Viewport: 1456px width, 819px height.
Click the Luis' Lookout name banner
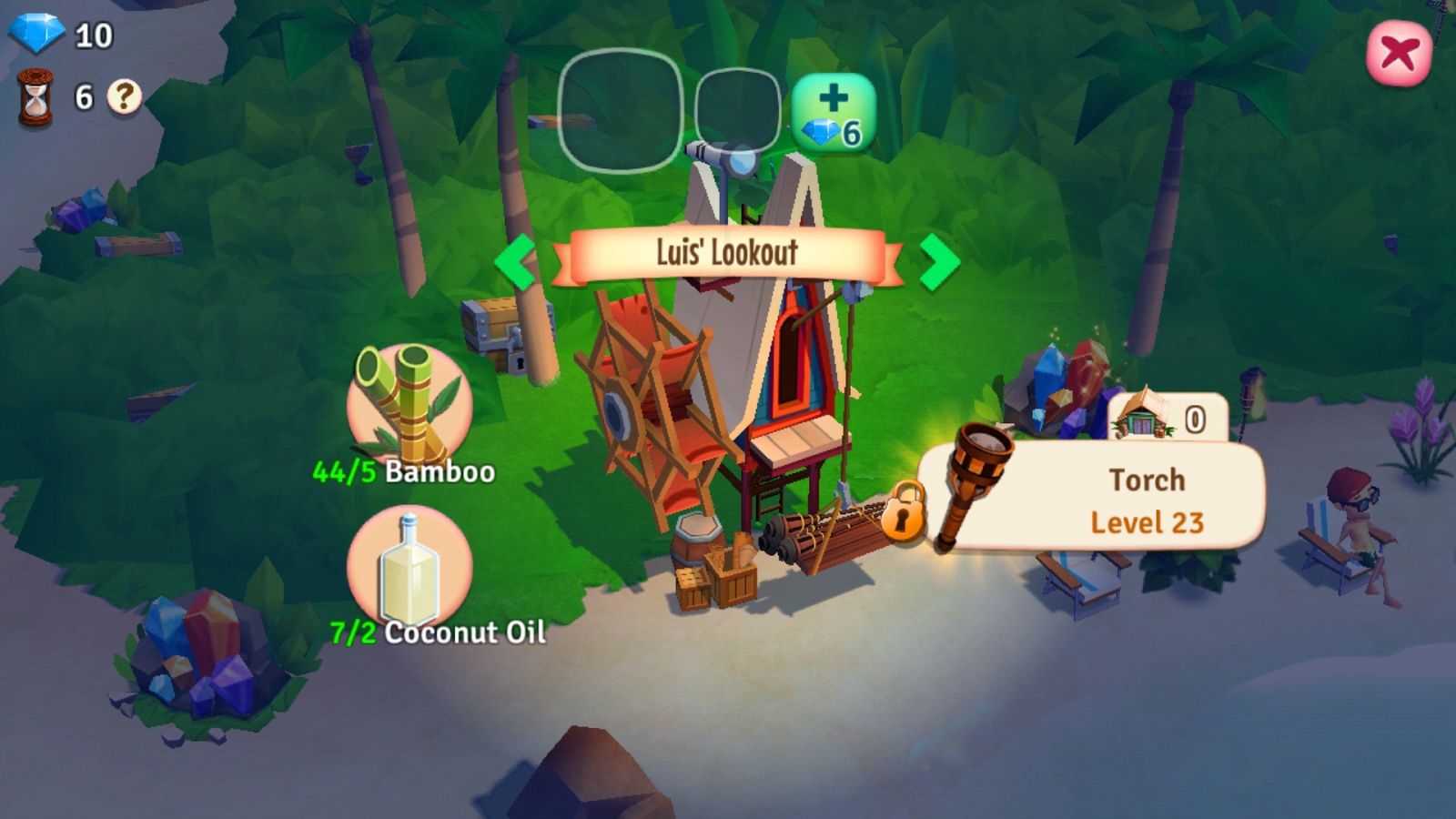[x=726, y=255]
